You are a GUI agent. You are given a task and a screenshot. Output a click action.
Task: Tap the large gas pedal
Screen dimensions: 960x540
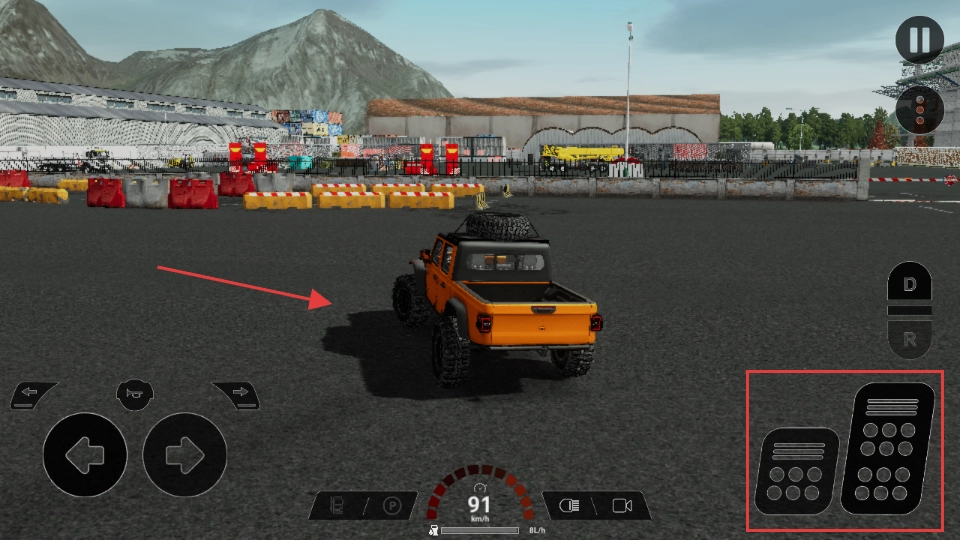(889, 448)
